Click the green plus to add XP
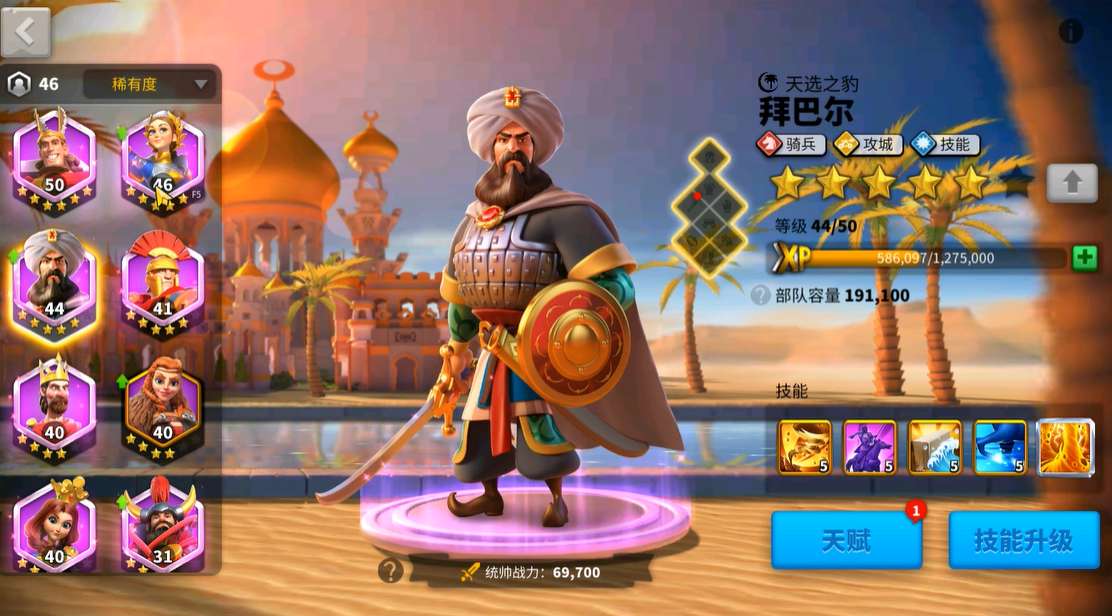Screen dimensions: 1112x616 [x=1085, y=258]
